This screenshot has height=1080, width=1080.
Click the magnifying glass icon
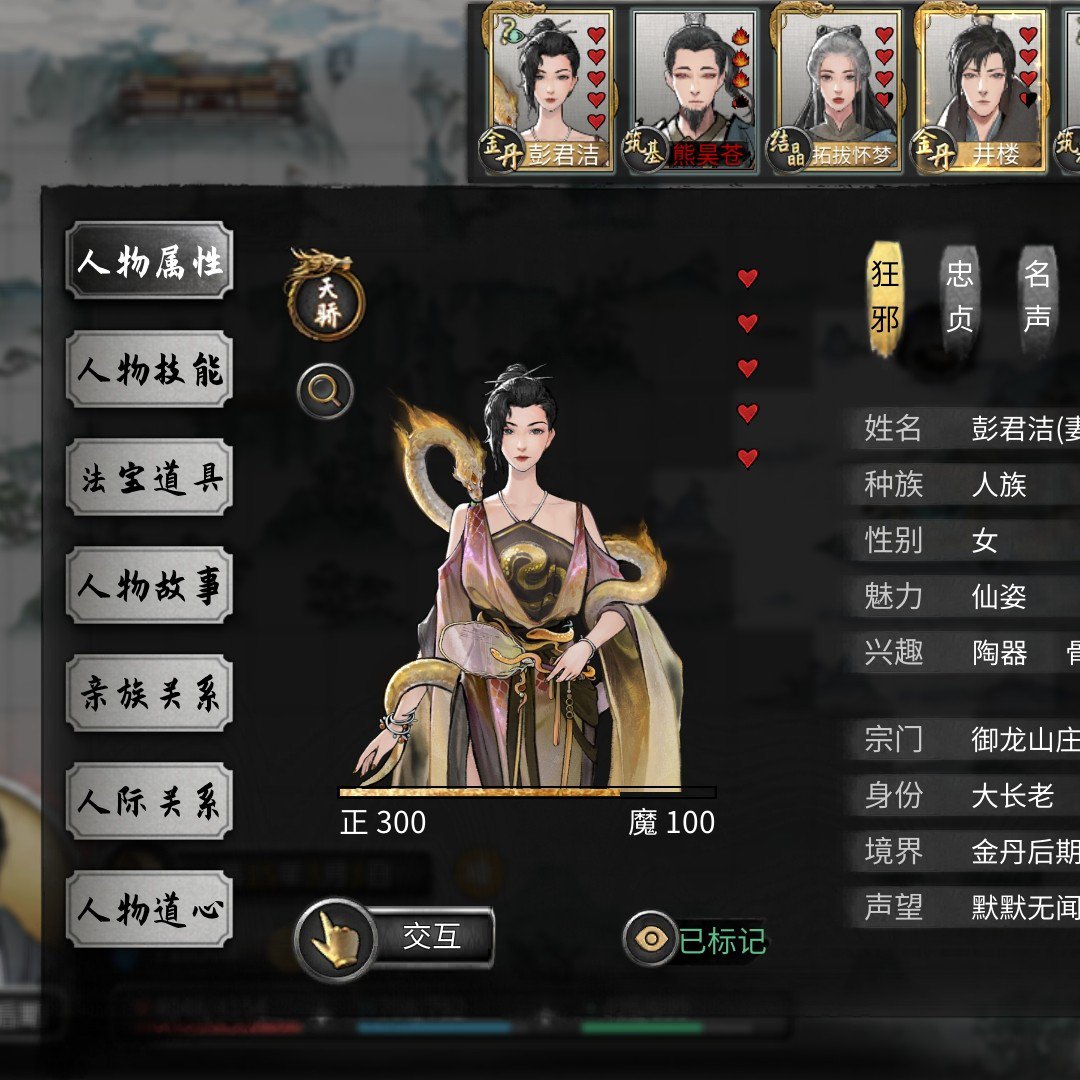pyautogui.click(x=325, y=391)
